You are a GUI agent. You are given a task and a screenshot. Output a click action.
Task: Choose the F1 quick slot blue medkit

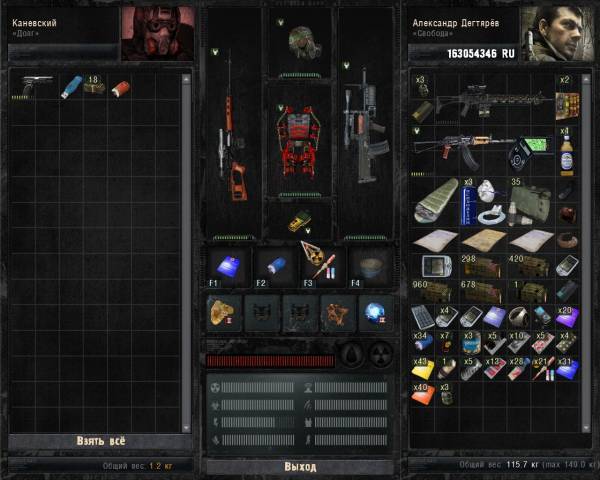tap(226, 266)
